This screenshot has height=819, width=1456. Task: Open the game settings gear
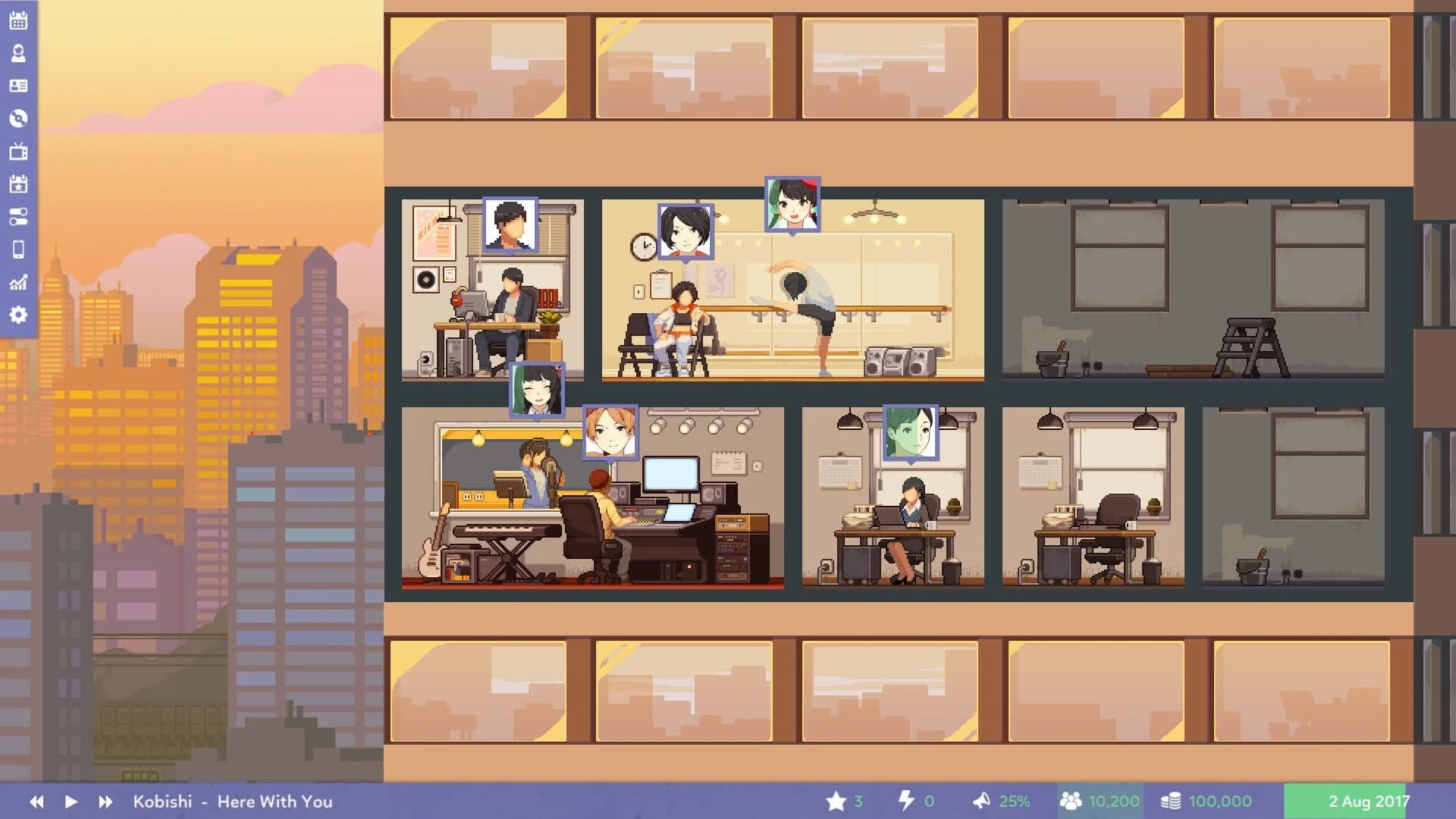[18, 314]
